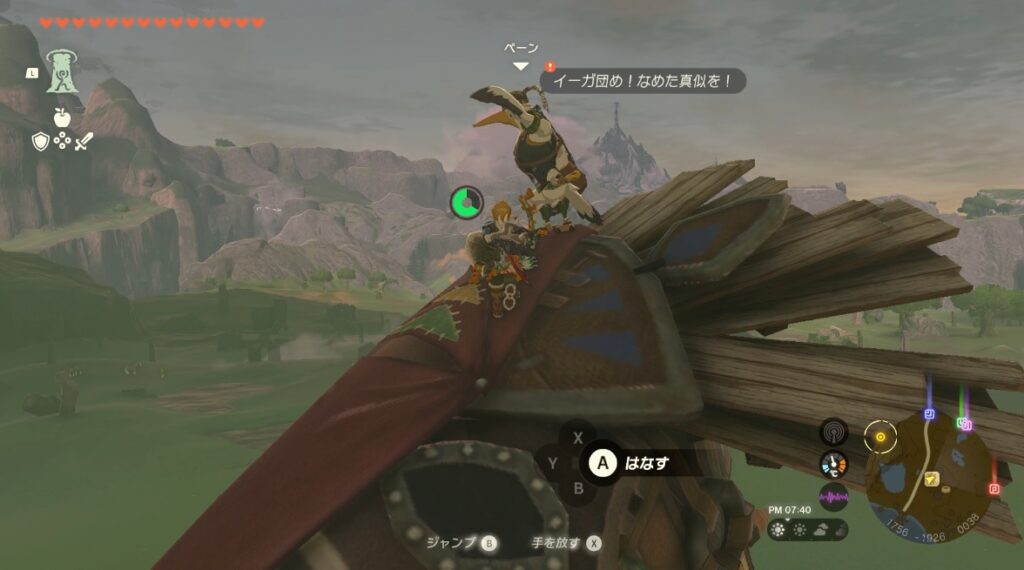This screenshot has width=1024, height=570.
Task: Click the yellow objective marker on the minimap
Action: tap(880, 436)
